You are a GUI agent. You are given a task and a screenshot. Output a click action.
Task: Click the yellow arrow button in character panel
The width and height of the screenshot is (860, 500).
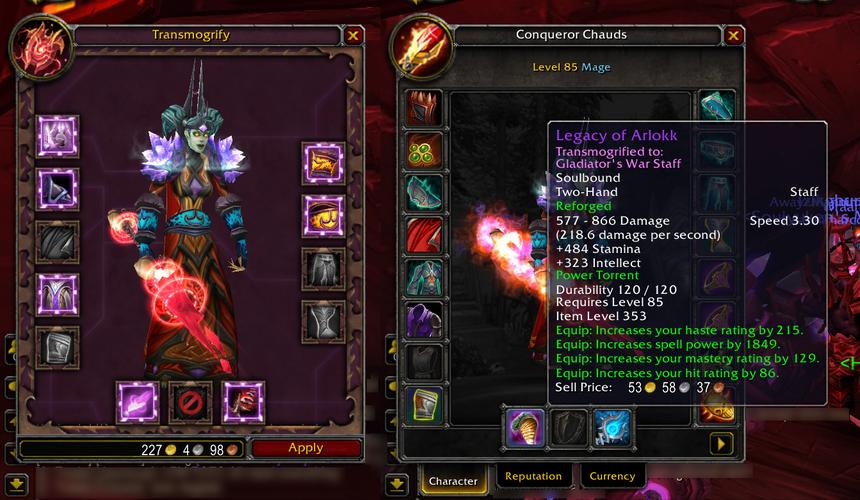720,443
